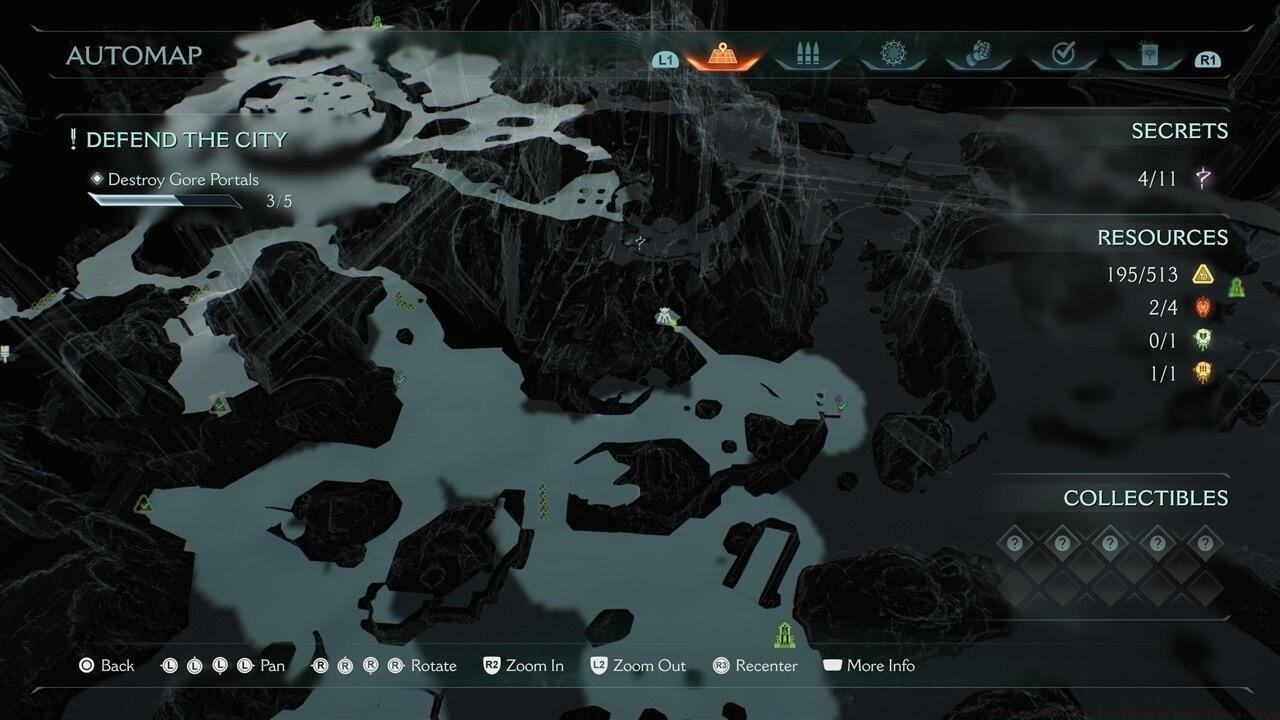Open the checkmark challenges tab
Image resolution: width=1280 pixels, height=720 pixels.
click(x=1063, y=55)
